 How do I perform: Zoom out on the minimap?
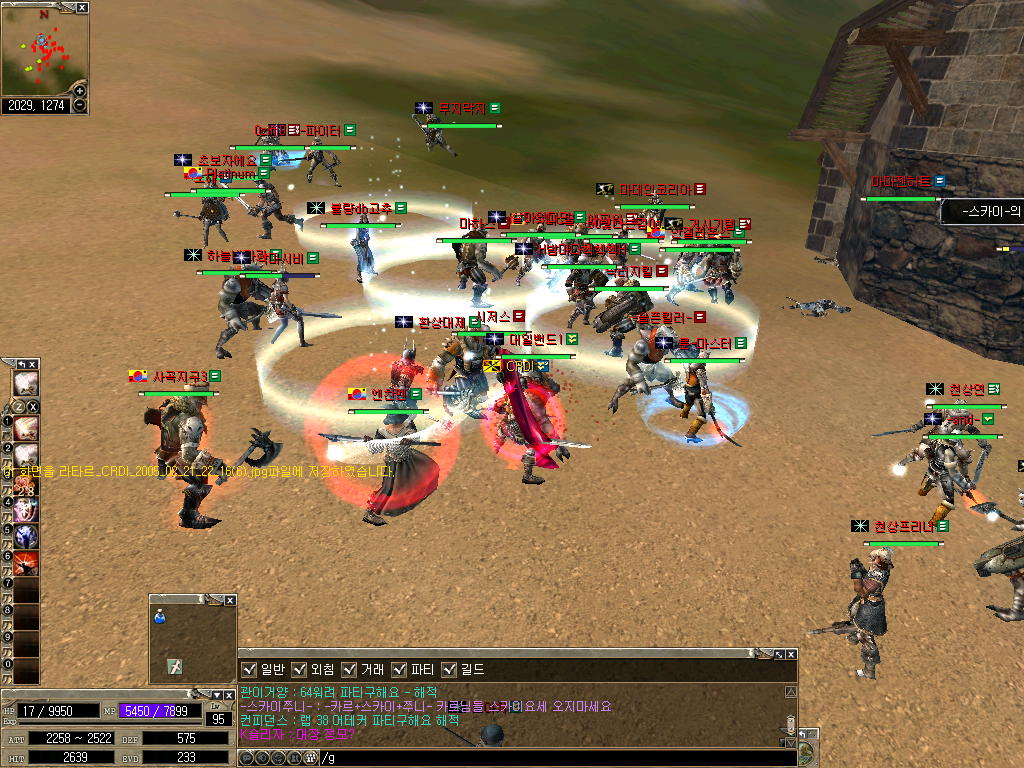80,105
